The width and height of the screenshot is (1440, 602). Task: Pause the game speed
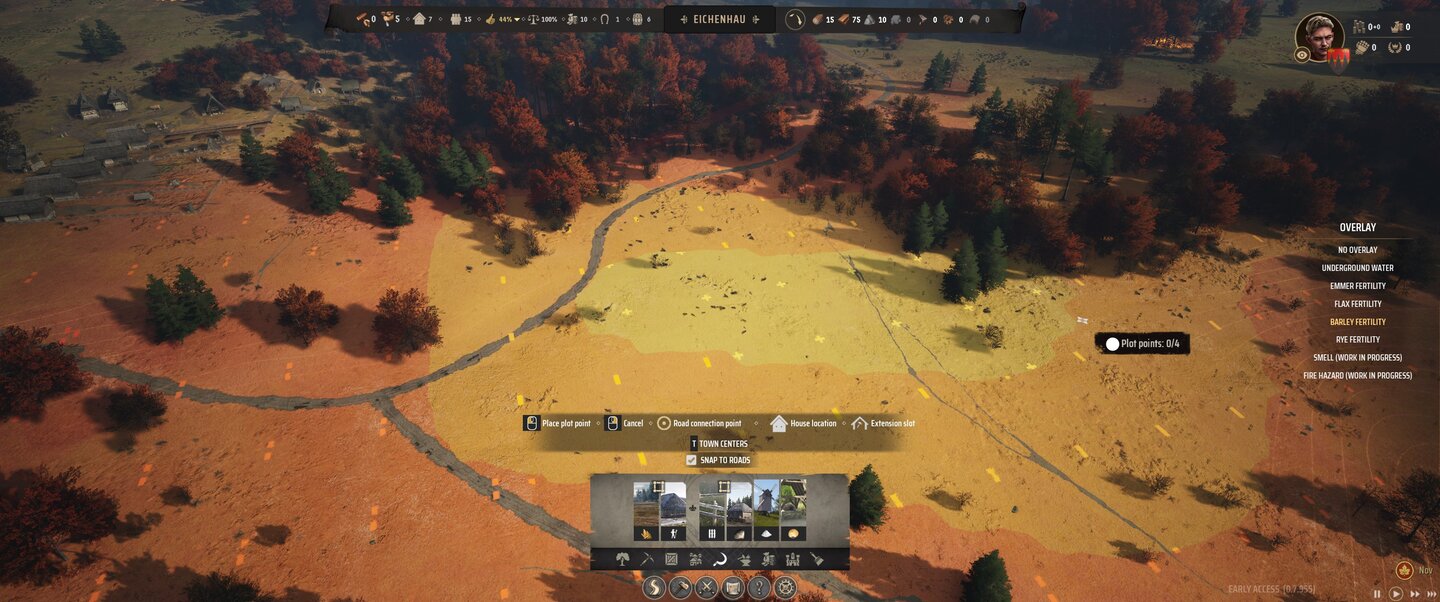coord(1377,594)
